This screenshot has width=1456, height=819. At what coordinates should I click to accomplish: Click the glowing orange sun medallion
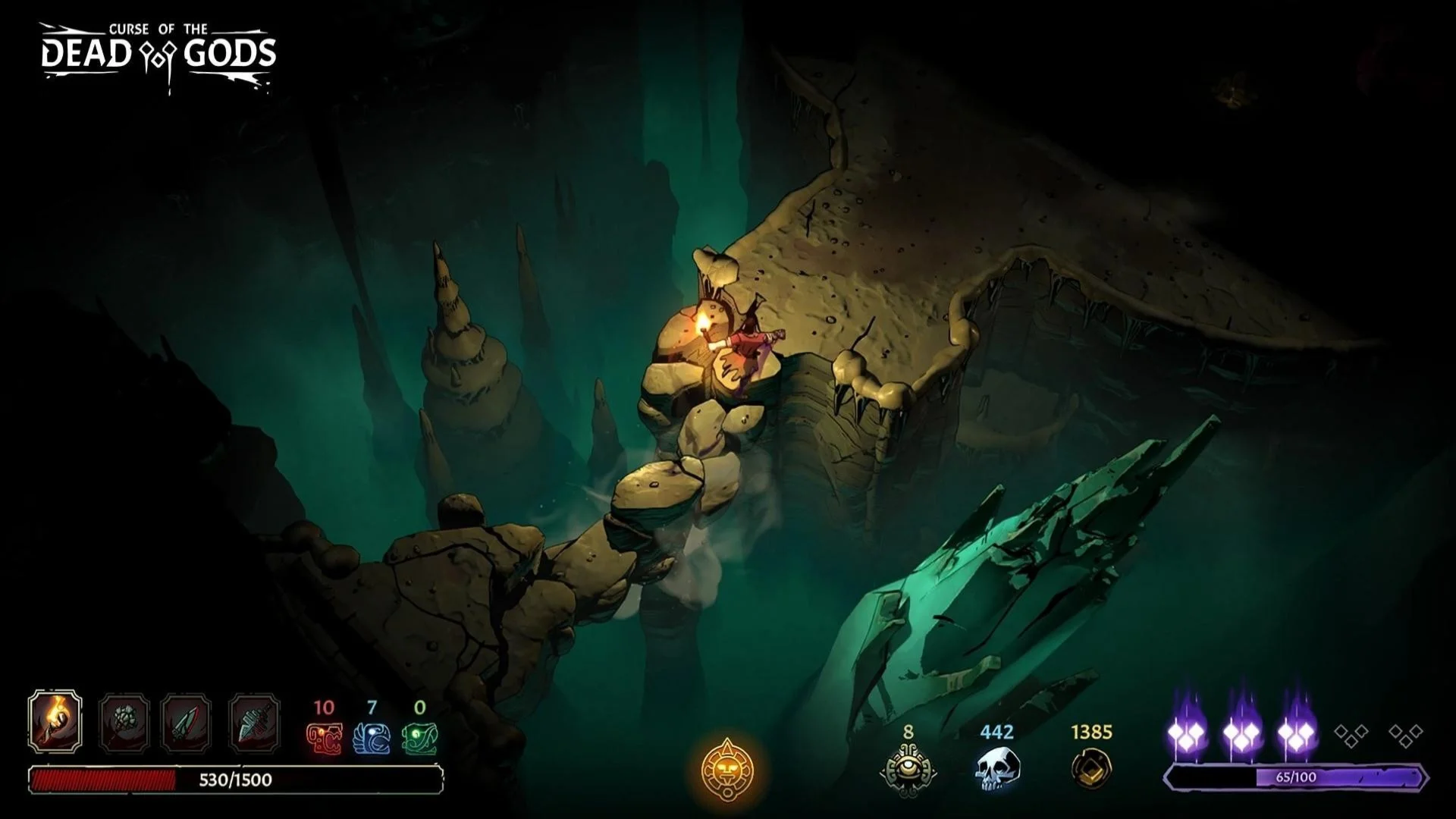coord(727,768)
